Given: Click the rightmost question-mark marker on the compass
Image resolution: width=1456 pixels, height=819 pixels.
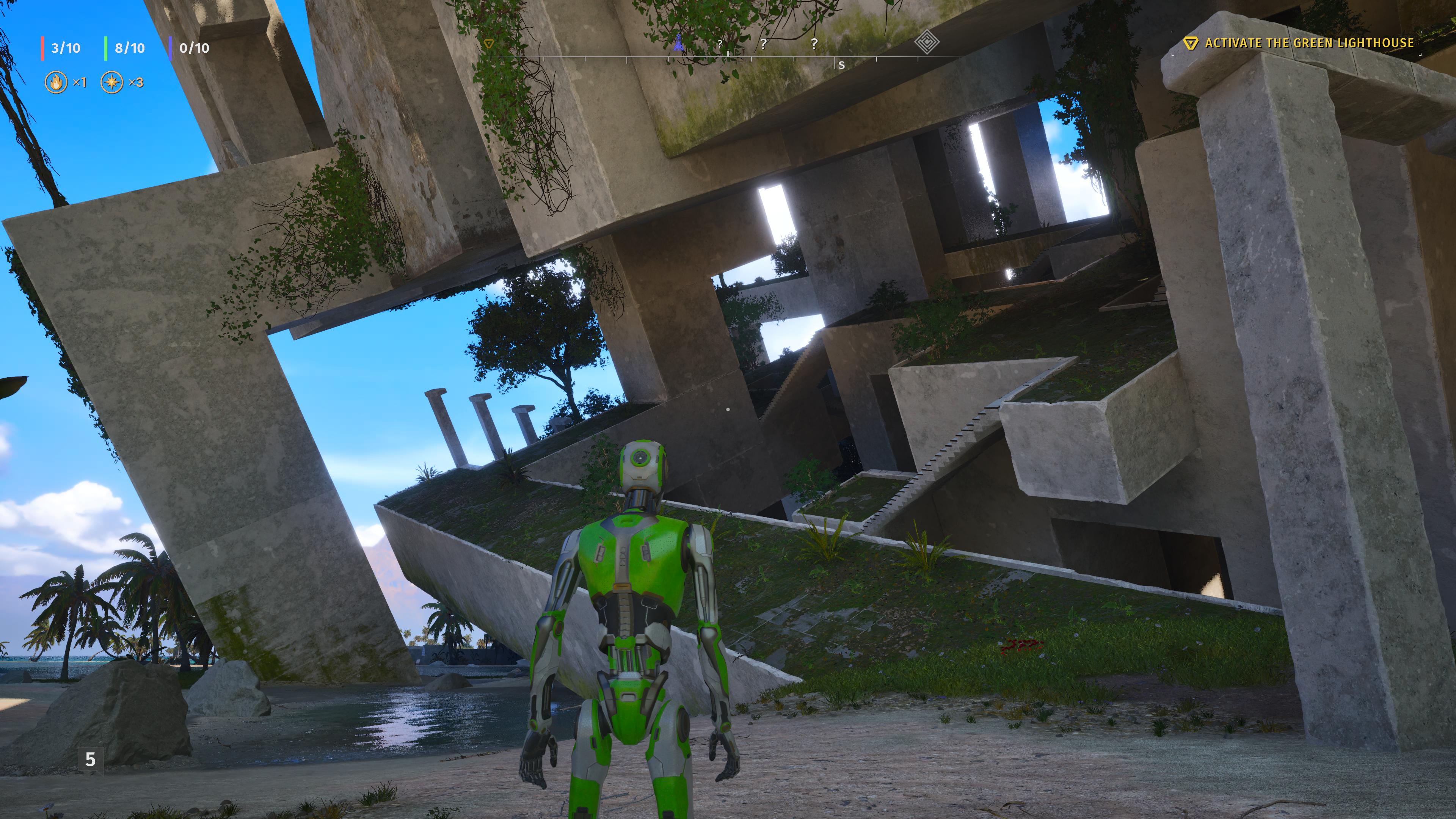Looking at the screenshot, I should [814, 44].
